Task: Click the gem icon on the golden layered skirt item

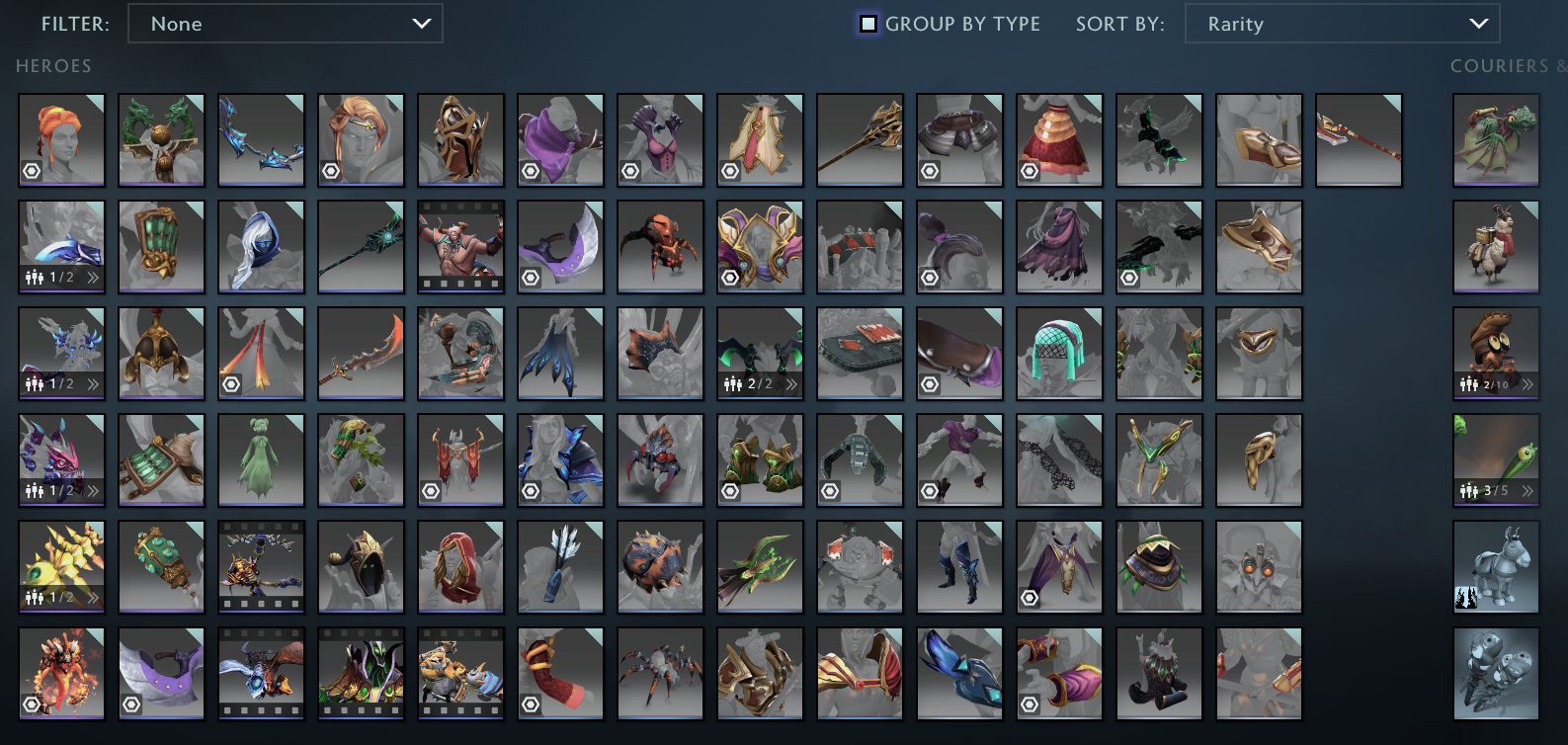Action: tap(1029, 171)
